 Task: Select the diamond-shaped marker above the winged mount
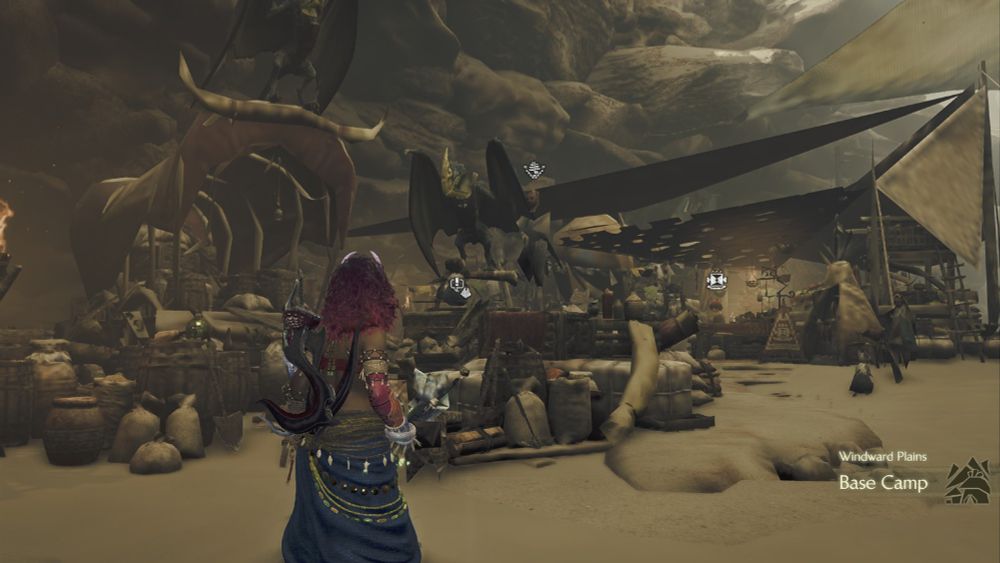532,170
